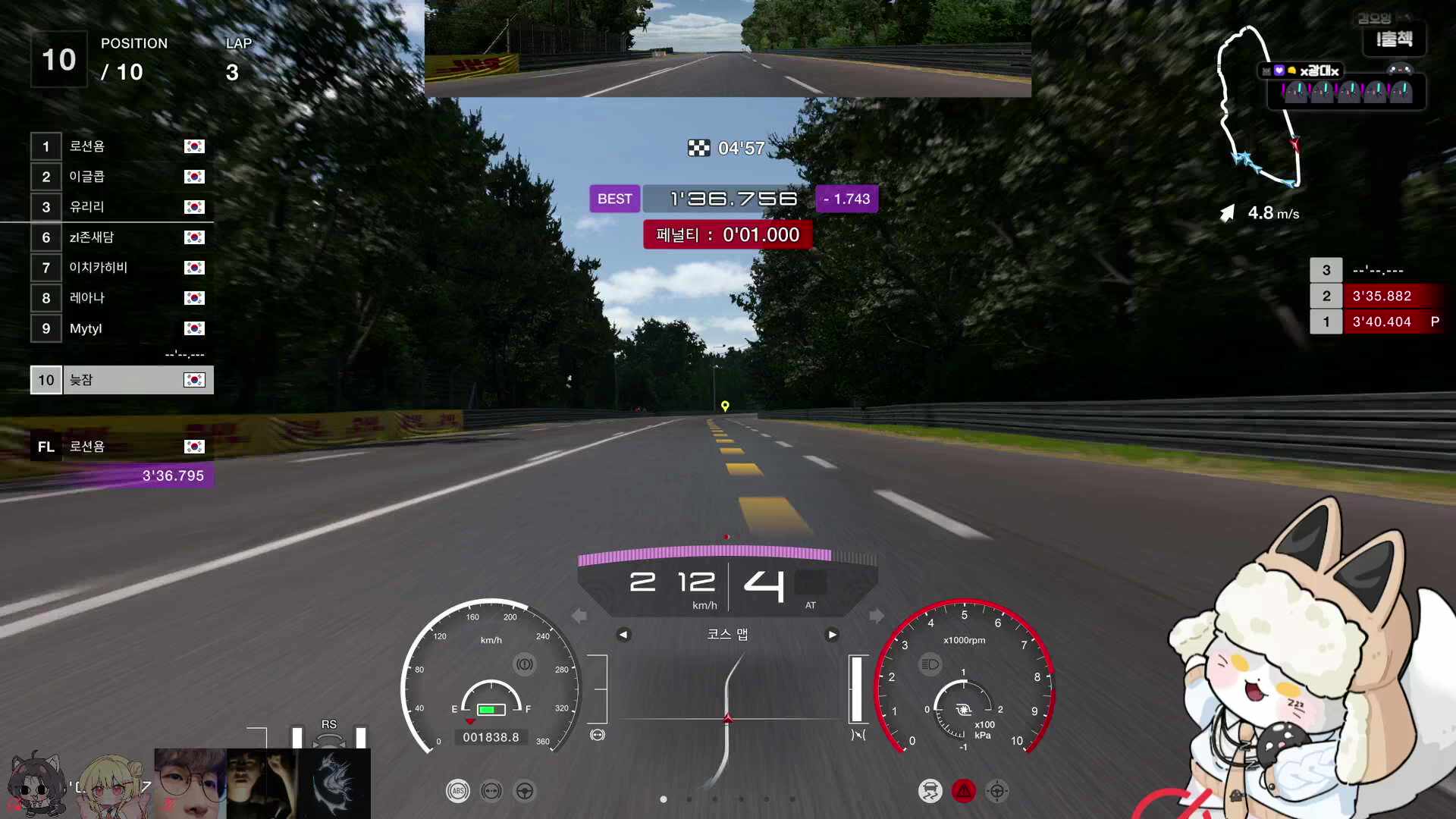Open the circuit track minimap
The image size is (1456, 819).
(x=1259, y=106)
